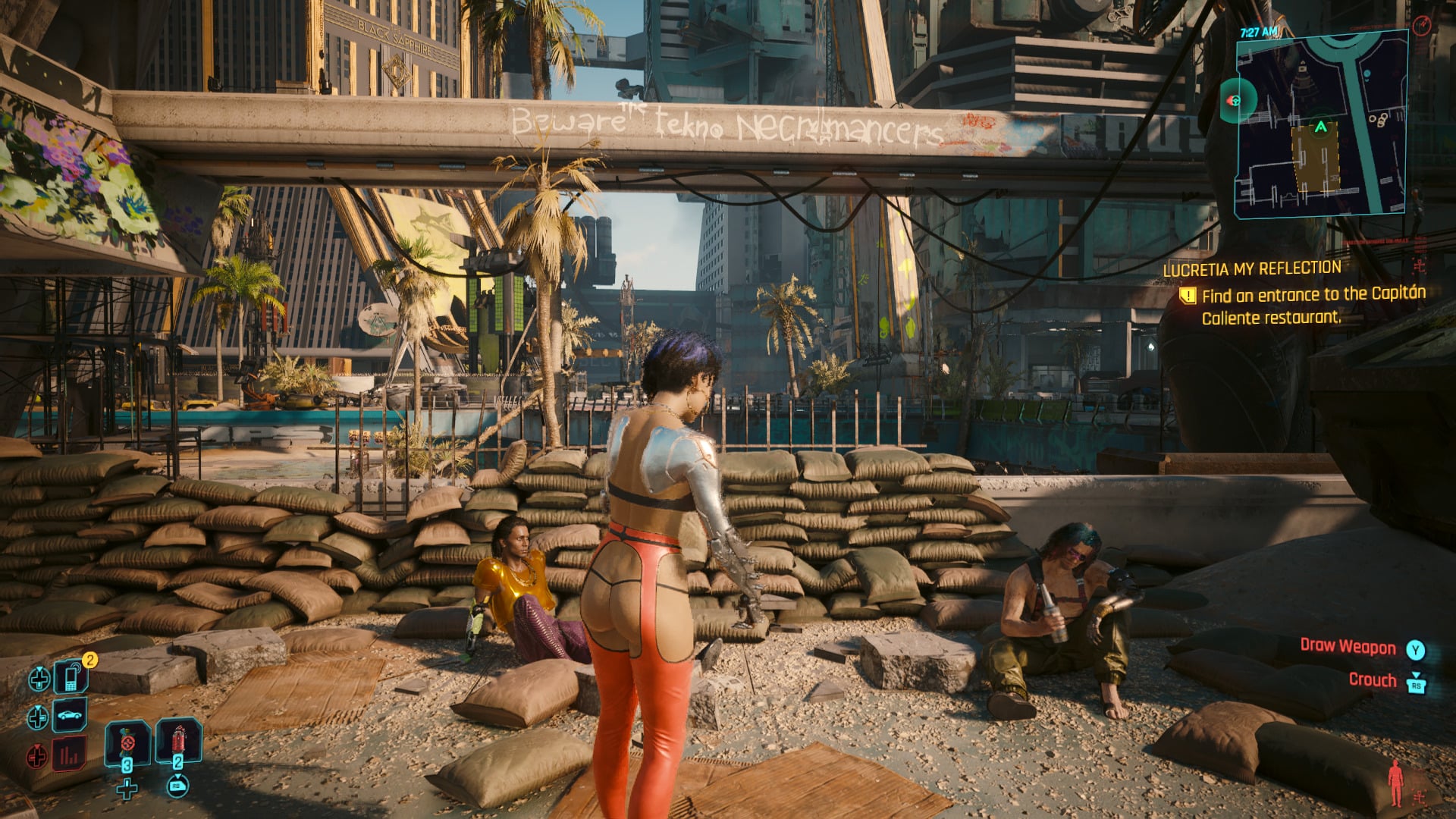Expand the arrow above the car quickslot
1456x819 pixels.
point(38,708)
